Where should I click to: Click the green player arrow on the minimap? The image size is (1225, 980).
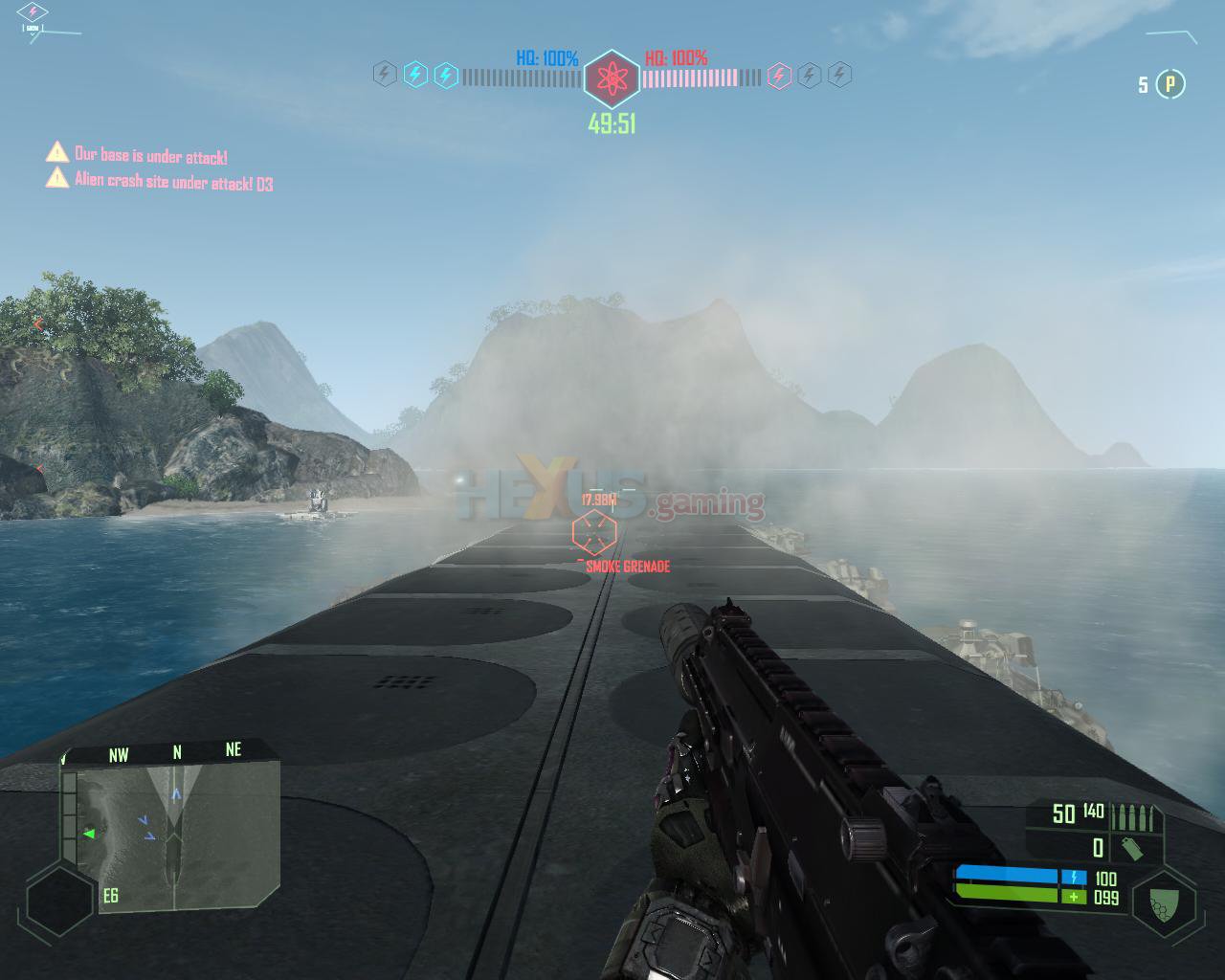click(89, 834)
